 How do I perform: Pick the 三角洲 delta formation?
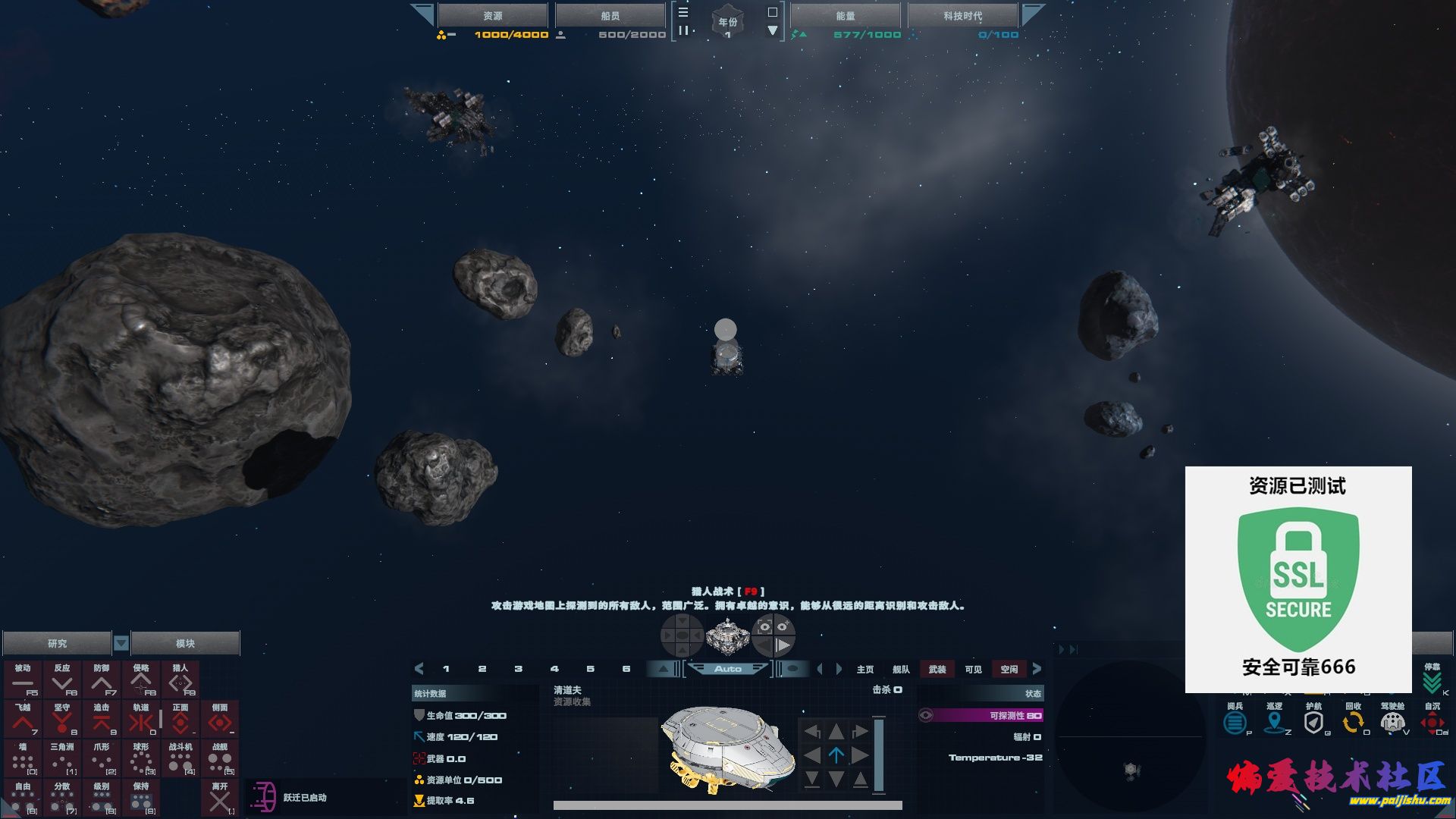tap(62, 758)
